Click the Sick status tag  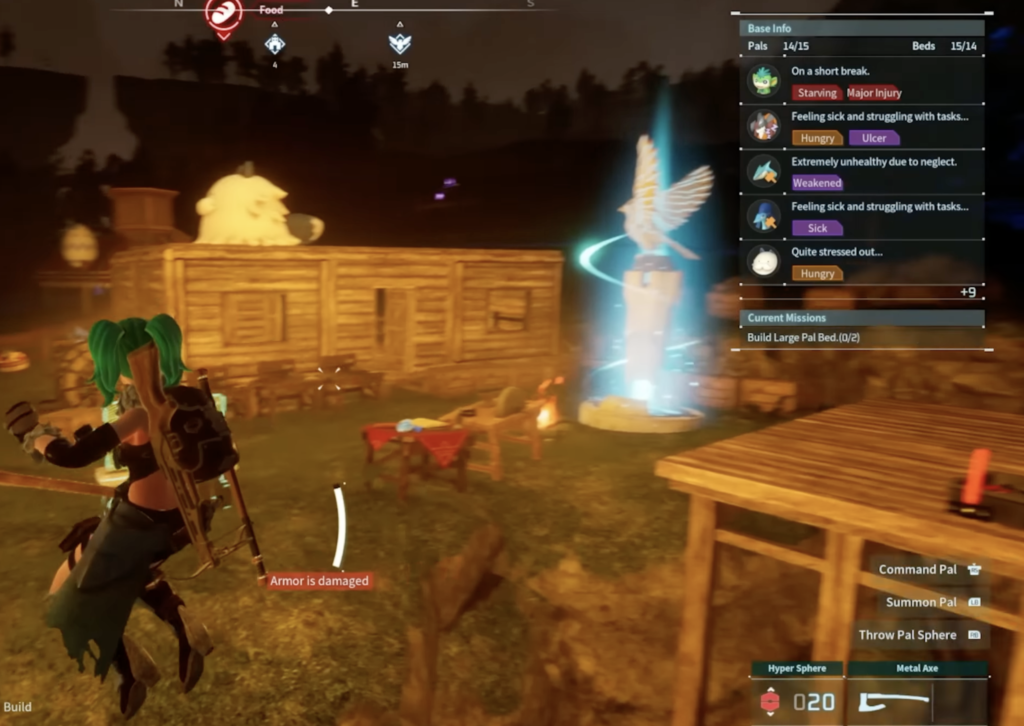point(817,228)
